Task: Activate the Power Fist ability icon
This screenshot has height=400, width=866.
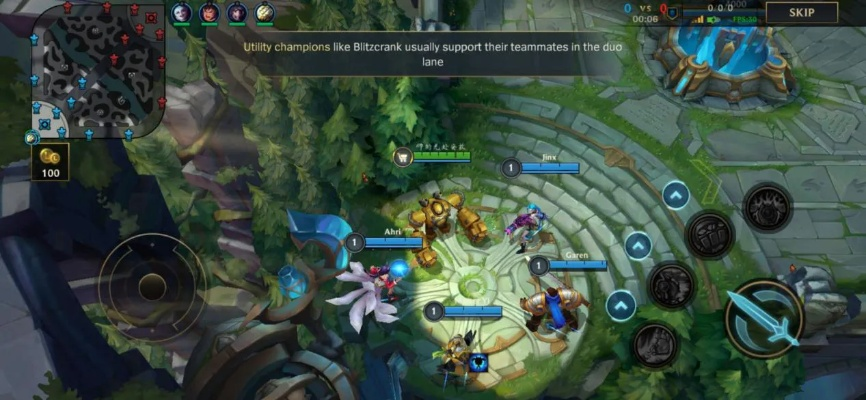Action: [709, 235]
